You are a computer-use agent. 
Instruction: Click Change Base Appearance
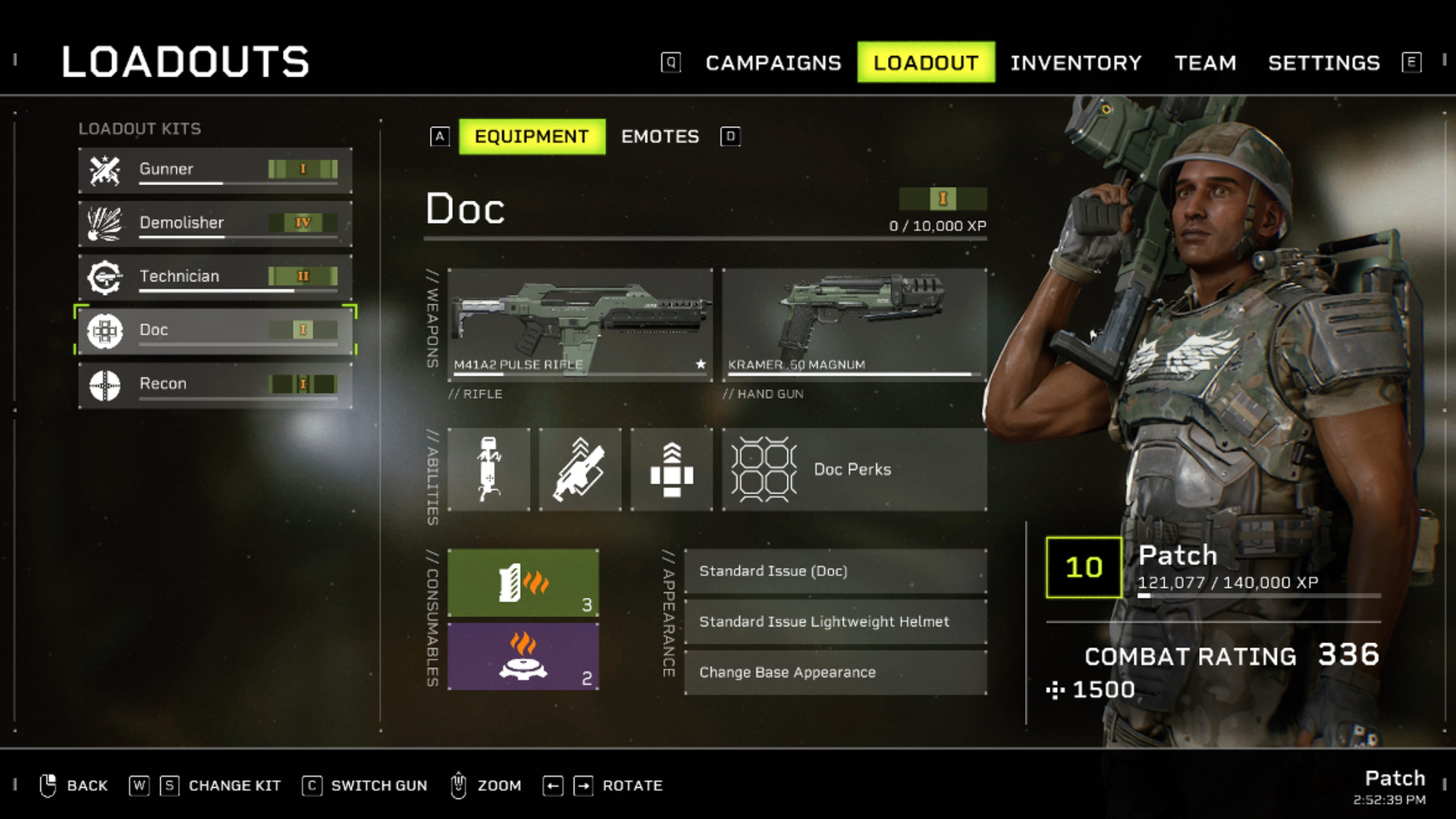click(x=835, y=673)
